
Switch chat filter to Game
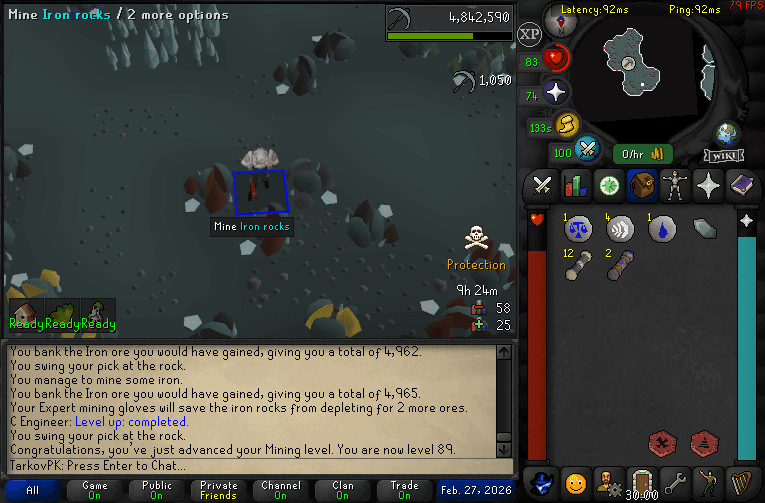(94, 491)
